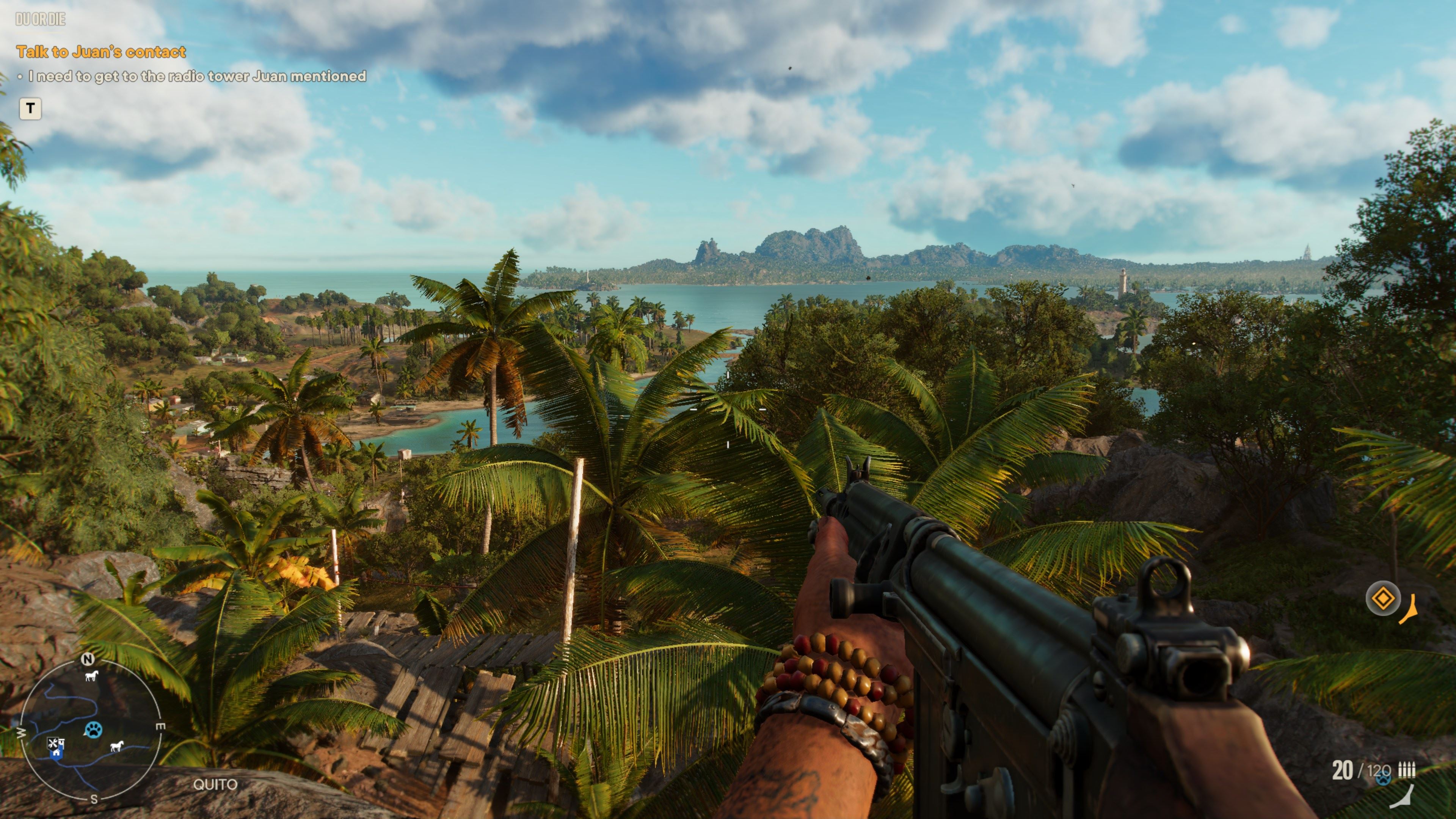Click the blue paw marker on minimap
1456x819 pixels.
click(93, 730)
